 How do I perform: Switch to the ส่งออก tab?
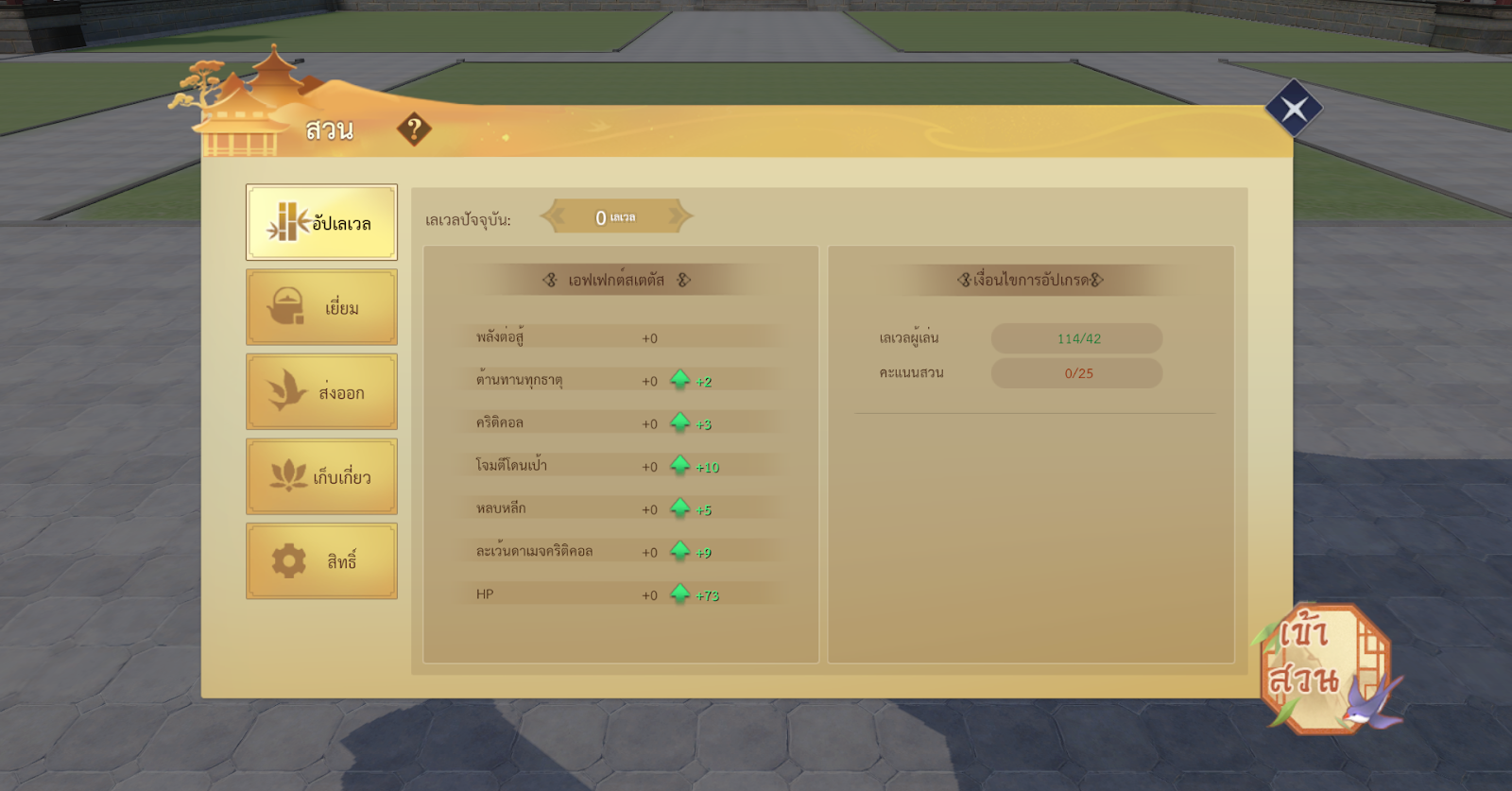(321, 392)
